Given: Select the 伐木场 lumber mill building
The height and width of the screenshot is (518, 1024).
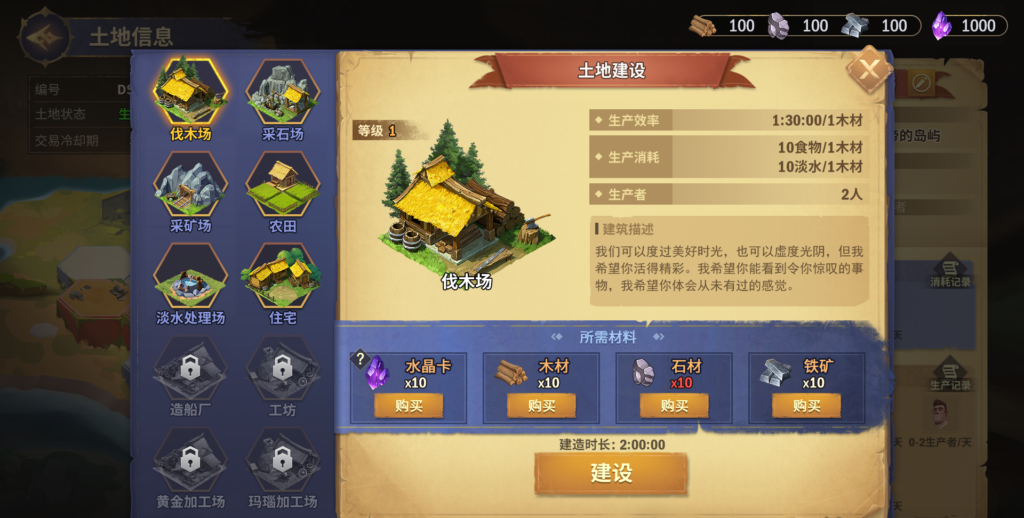Looking at the screenshot, I should pyautogui.click(x=190, y=93).
